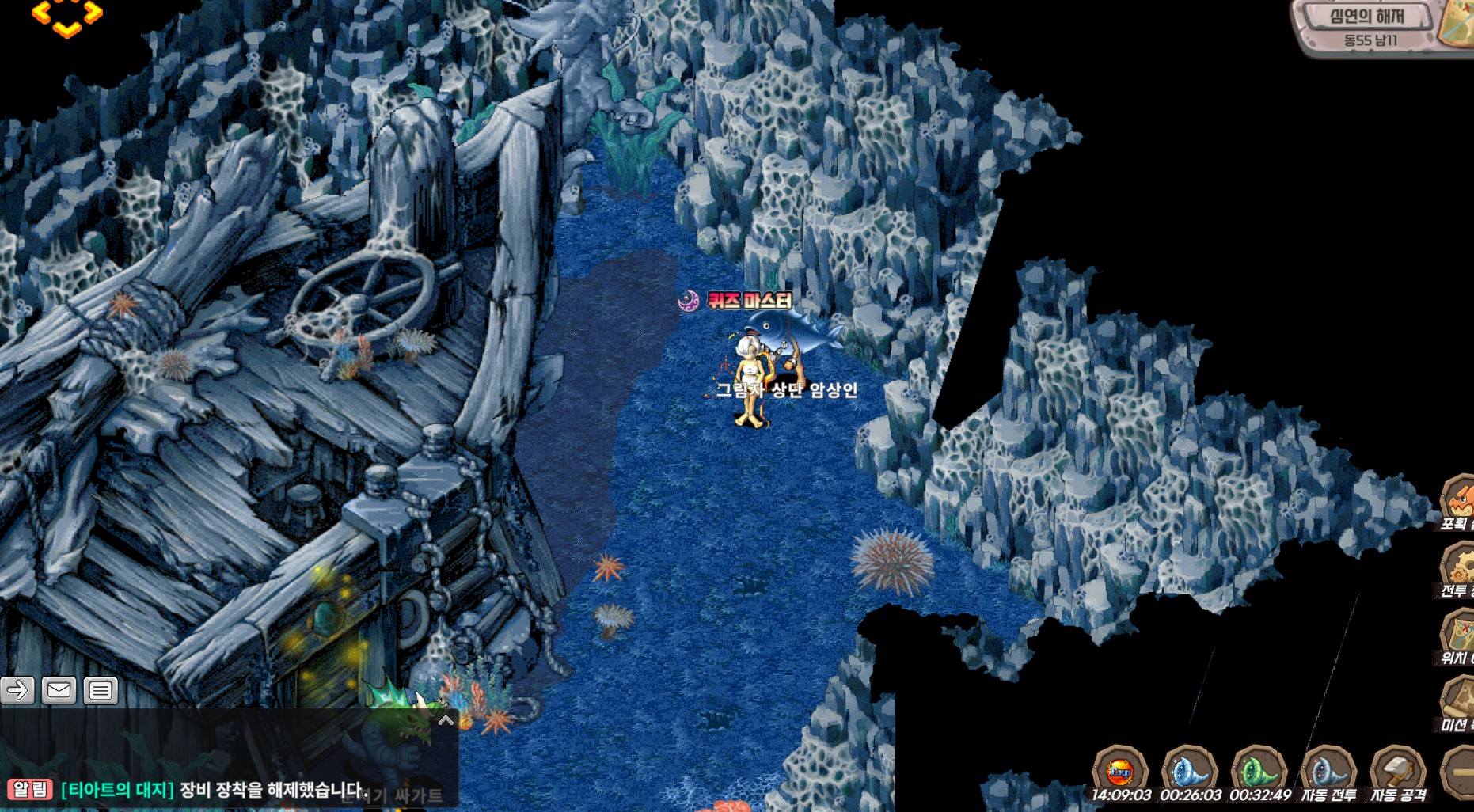Expand the chat log with the up arrow
Viewport: 1474px width, 812px height.
coord(446,720)
